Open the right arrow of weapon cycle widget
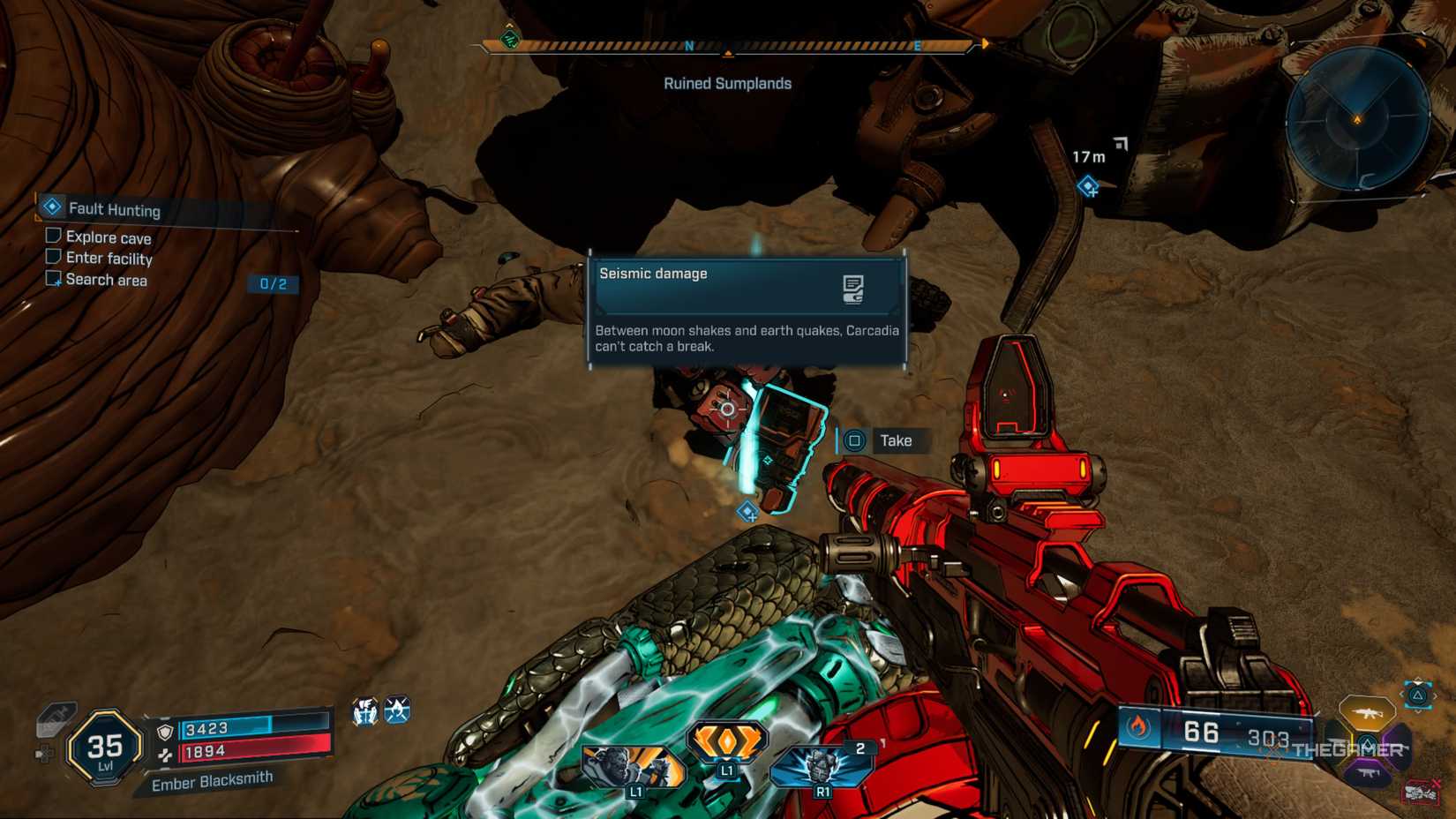1456x819 pixels. pos(1437,695)
